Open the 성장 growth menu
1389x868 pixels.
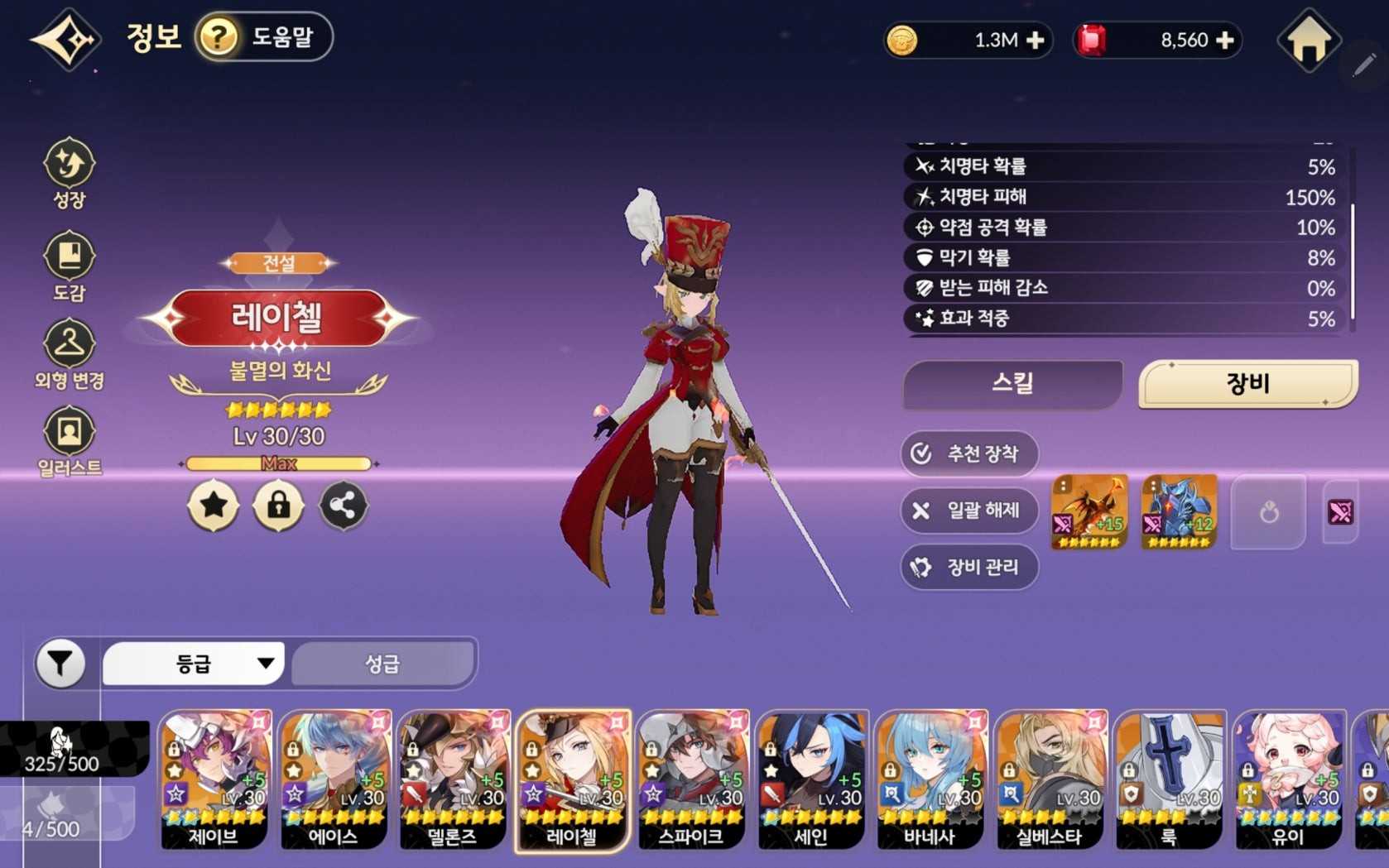[70, 172]
